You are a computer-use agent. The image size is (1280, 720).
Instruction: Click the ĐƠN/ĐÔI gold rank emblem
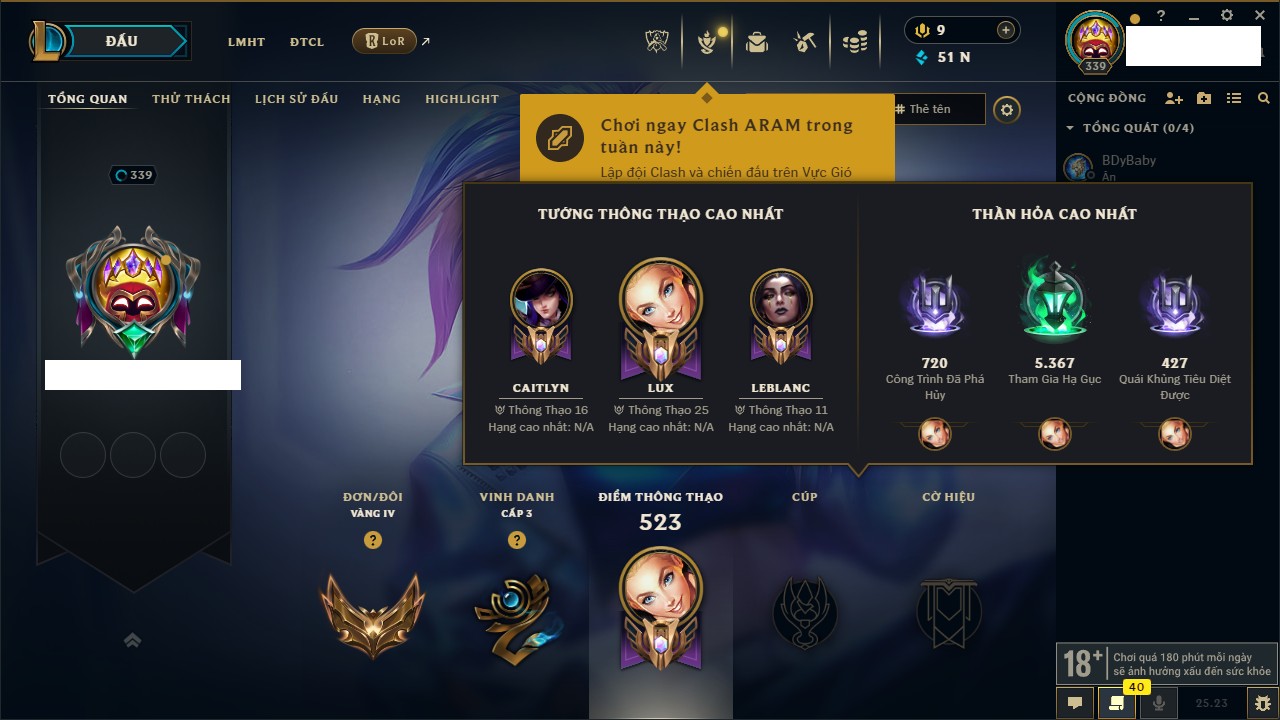tap(372, 613)
